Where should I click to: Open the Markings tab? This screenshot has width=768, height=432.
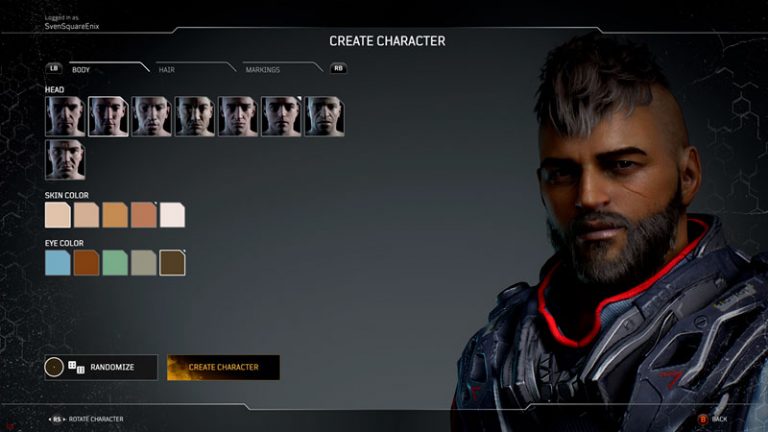coord(262,69)
